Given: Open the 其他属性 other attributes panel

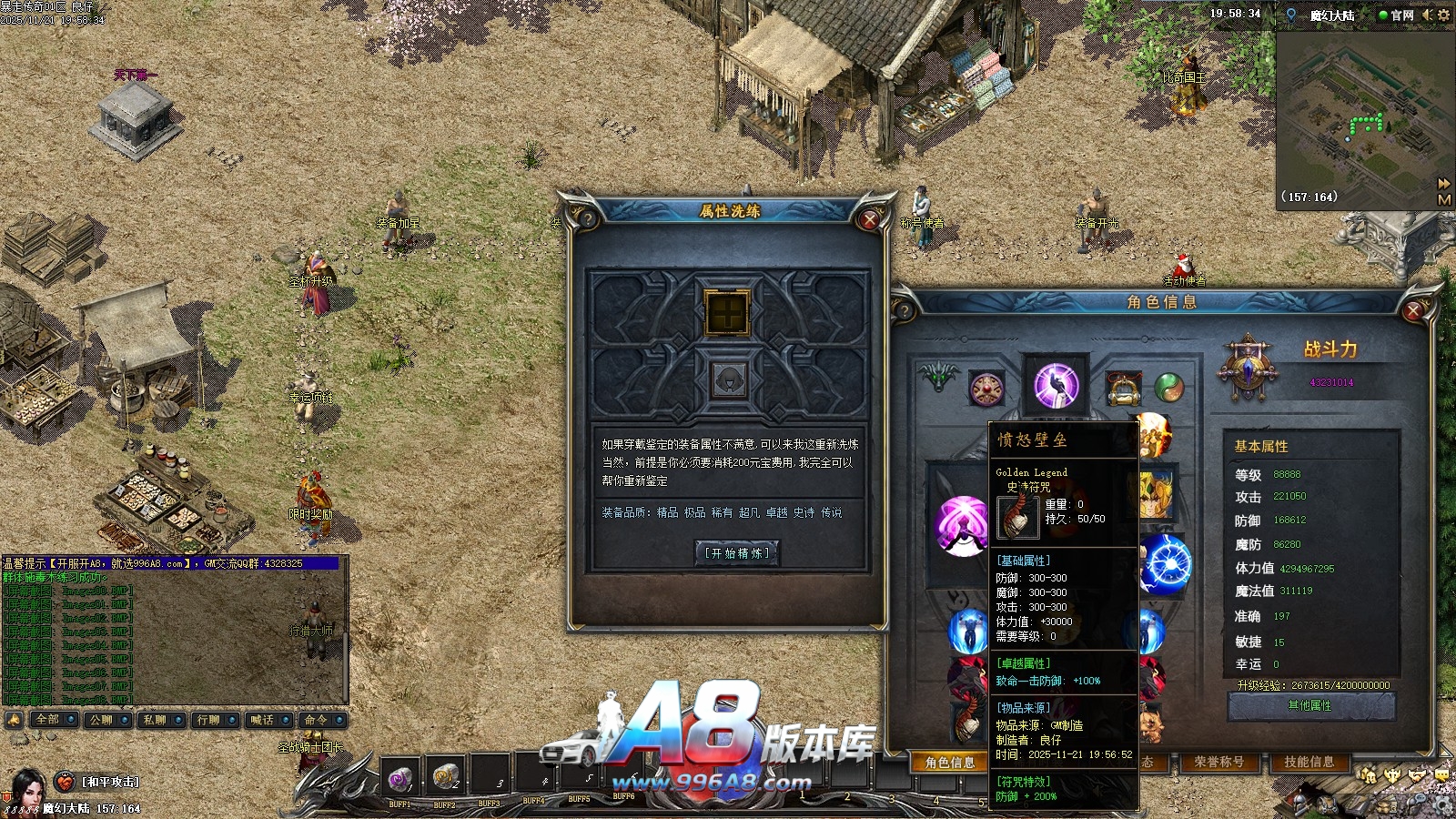Looking at the screenshot, I should pos(1310,705).
